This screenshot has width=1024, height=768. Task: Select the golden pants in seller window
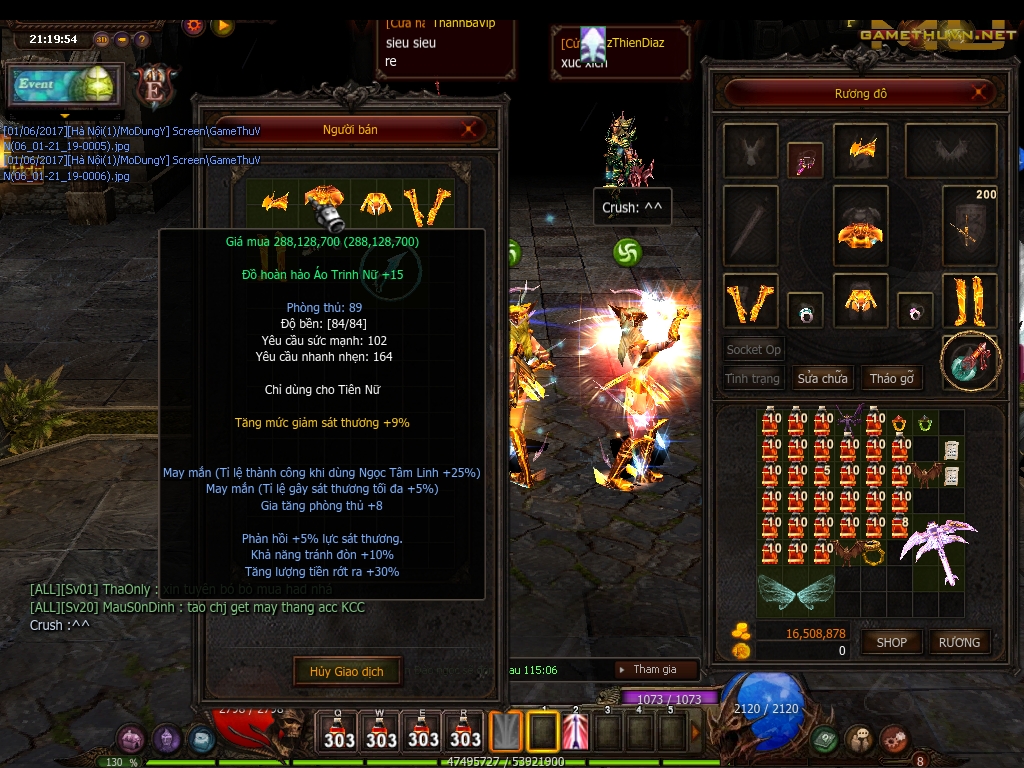click(375, 203)
